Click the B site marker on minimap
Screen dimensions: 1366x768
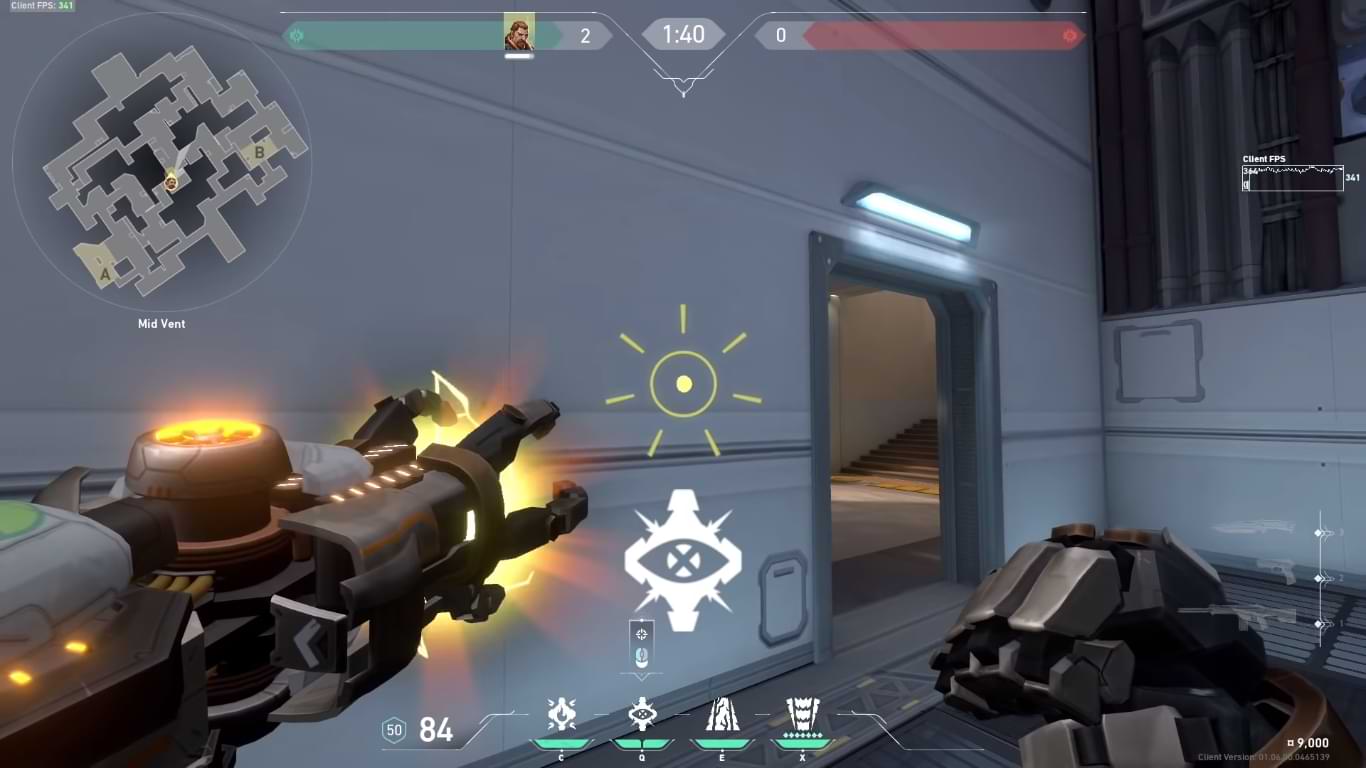pyautogui.click(x=259, y=153)
